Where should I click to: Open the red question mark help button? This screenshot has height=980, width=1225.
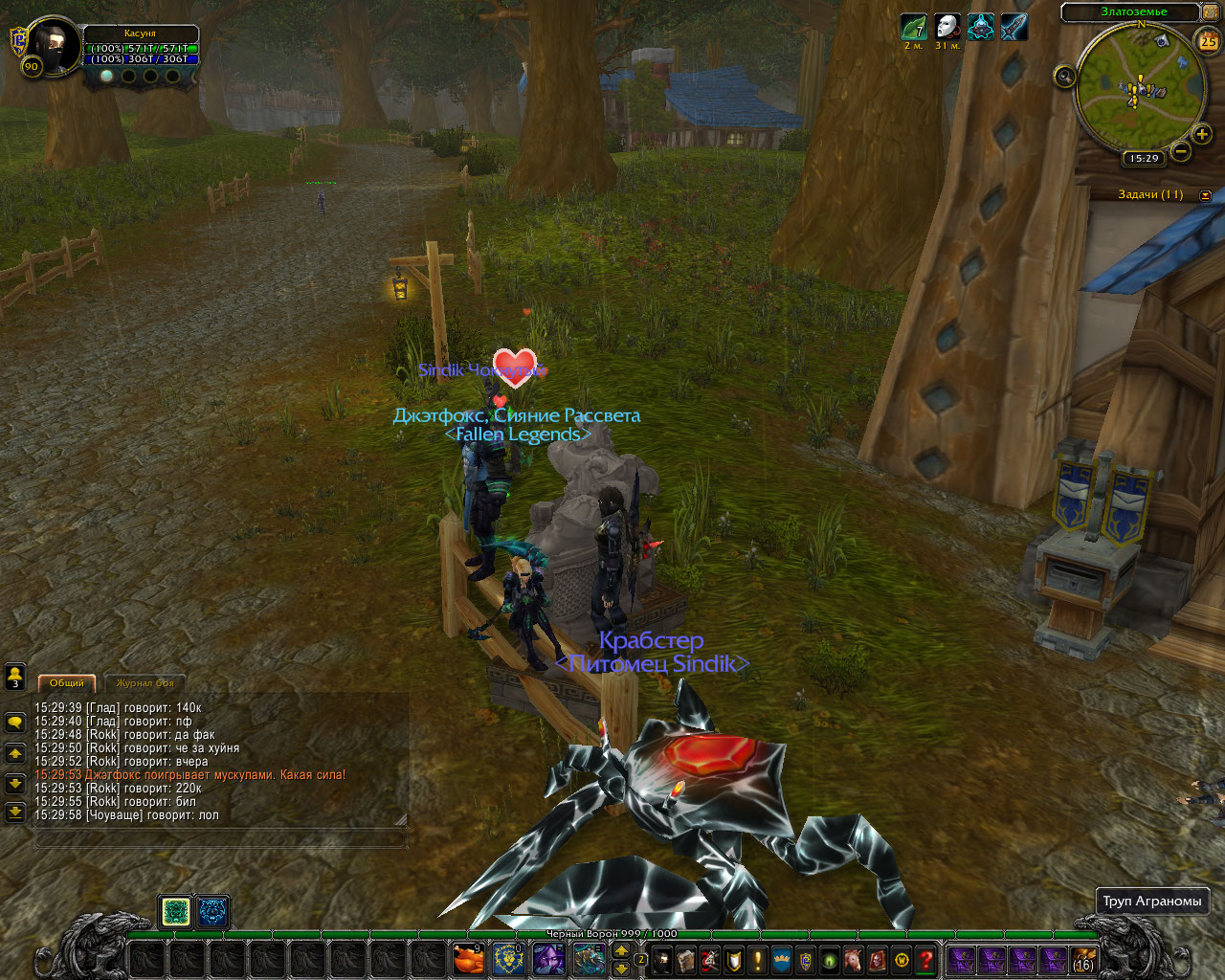pos(925,959)
